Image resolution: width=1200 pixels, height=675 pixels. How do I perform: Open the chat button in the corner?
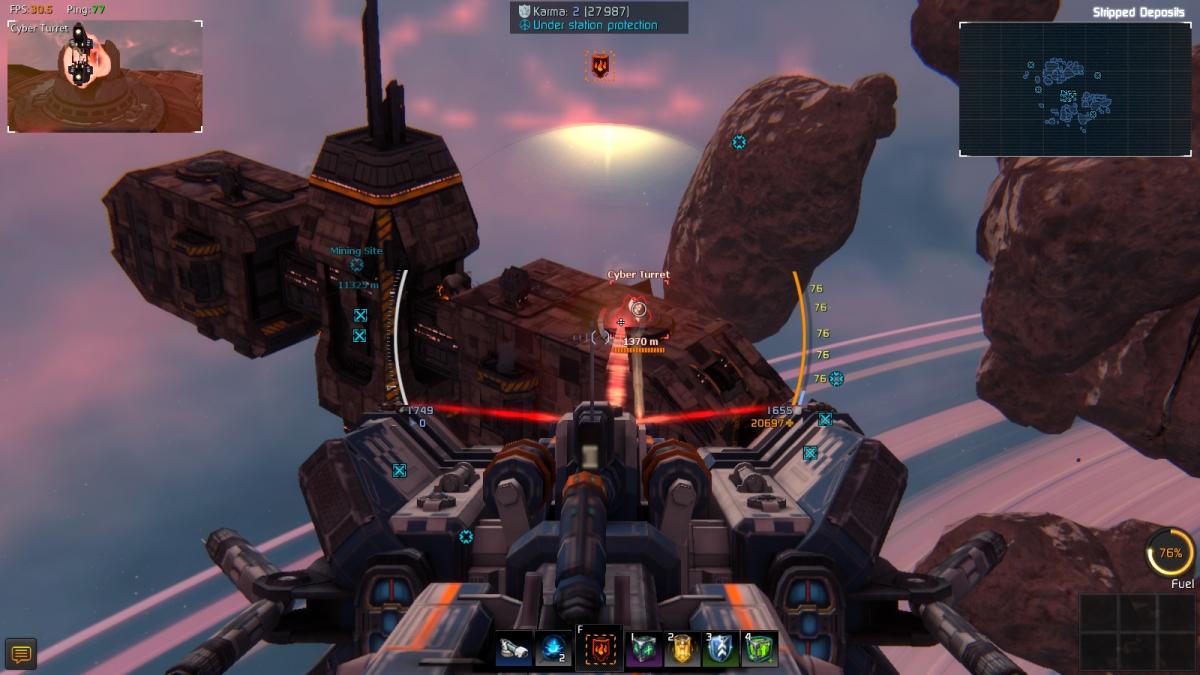tap(20, 655)
